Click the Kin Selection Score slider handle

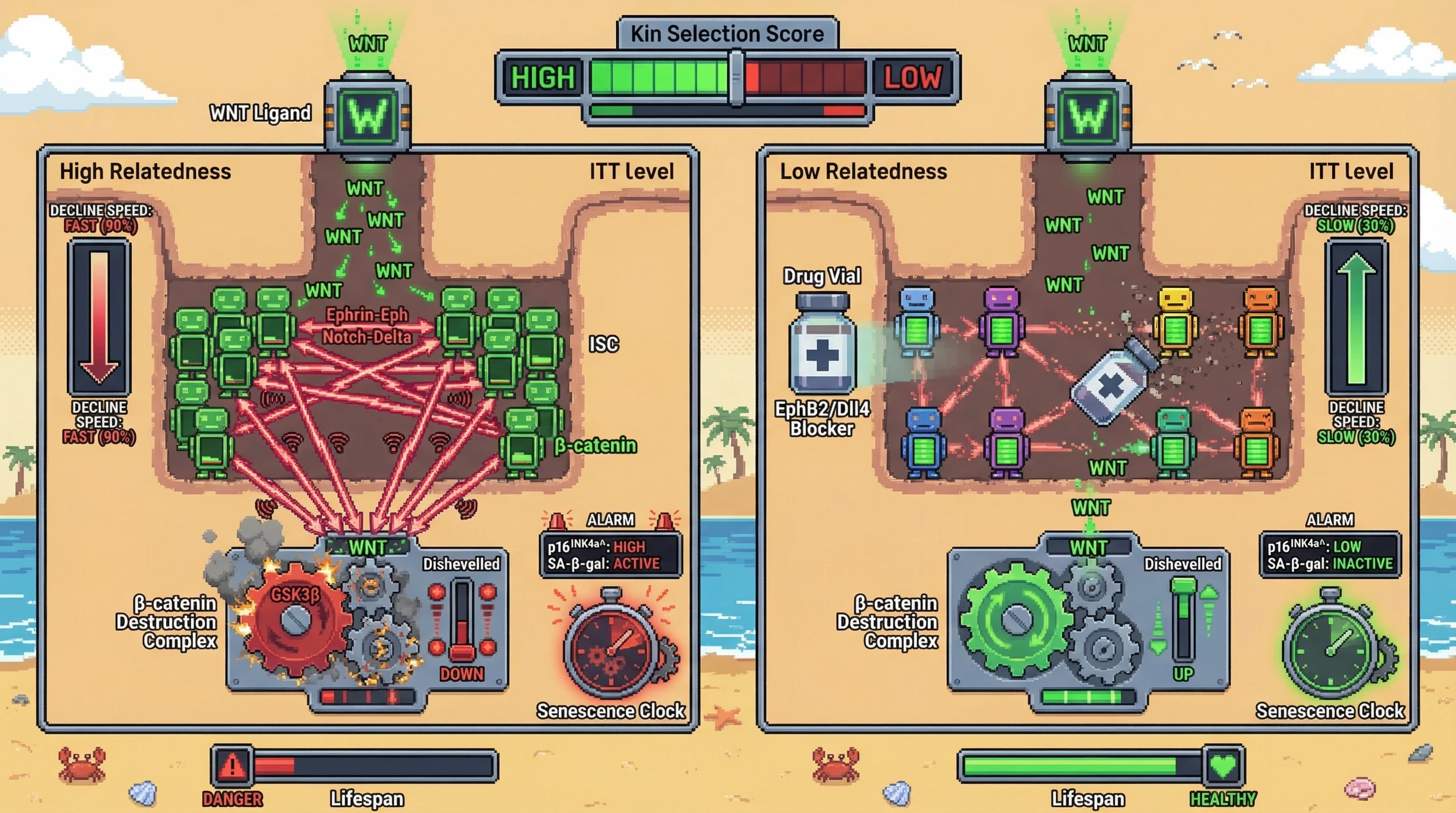(x=736, y=77)
